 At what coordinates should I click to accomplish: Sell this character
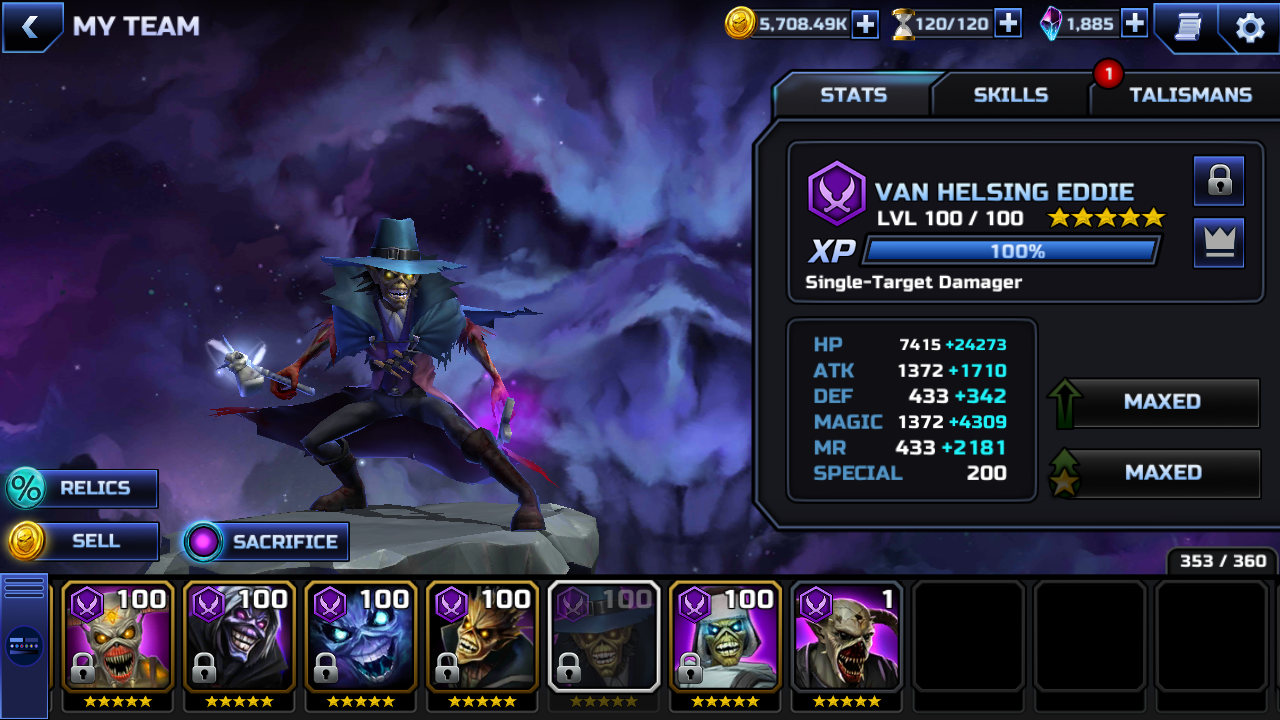pos(83,541)
